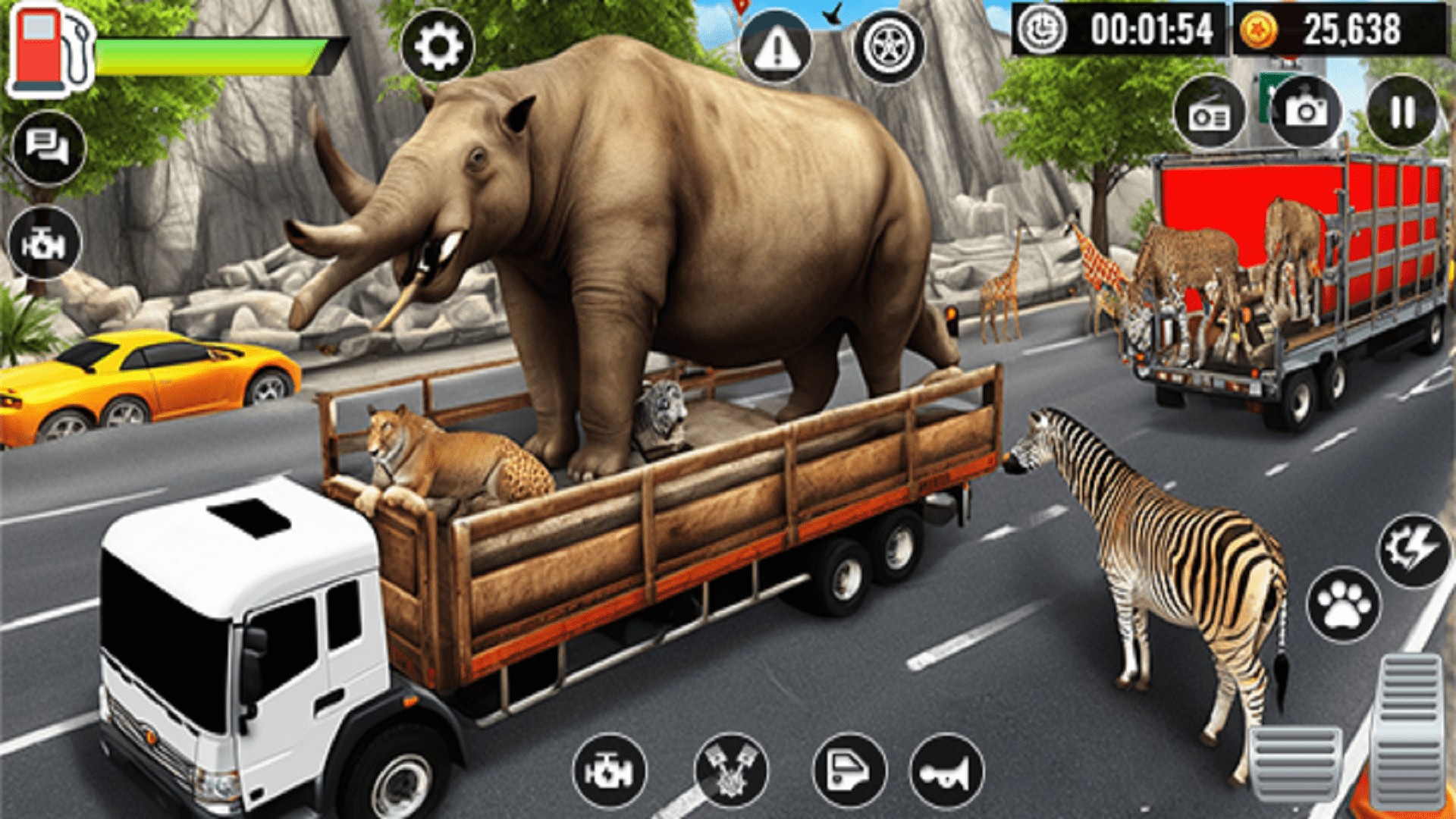Click the bottom engine start button
The width and height of the screenshot is (1456, 819).
point(610,770)
